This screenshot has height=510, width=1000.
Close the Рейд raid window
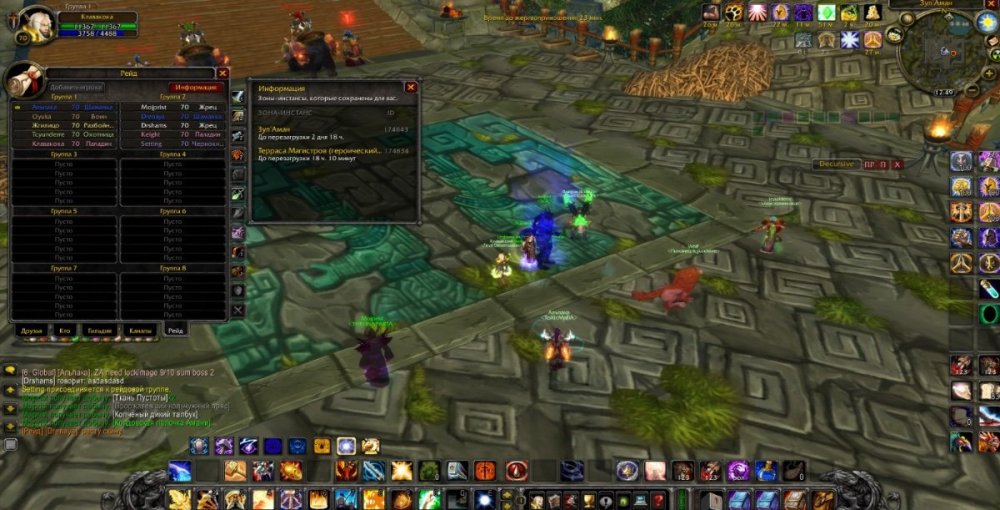tap(223, 73)
